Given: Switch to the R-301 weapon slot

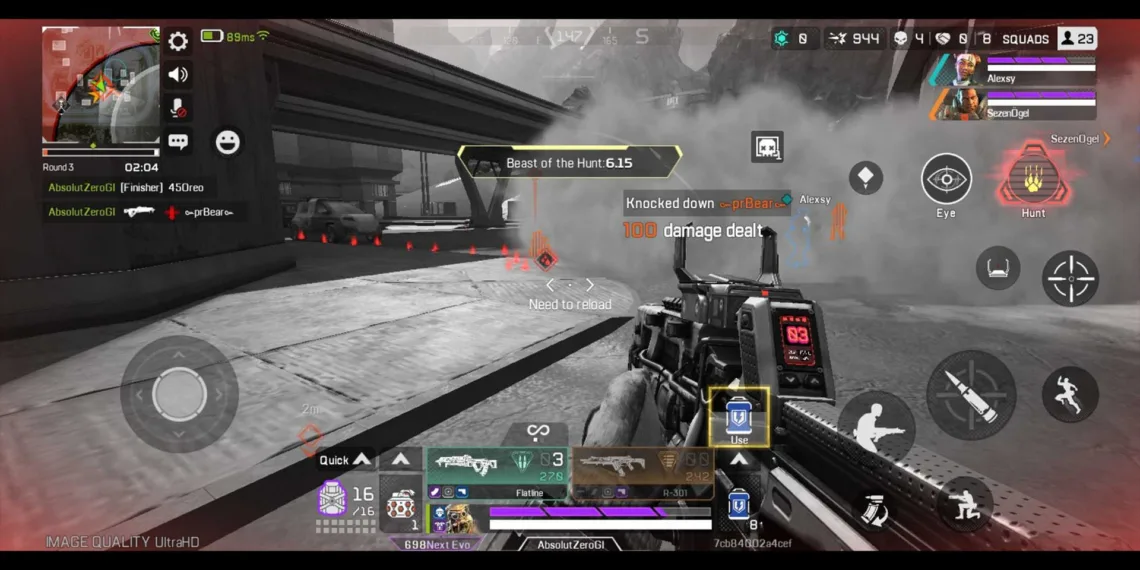Looking at the screenshot, I should [643, 472].
